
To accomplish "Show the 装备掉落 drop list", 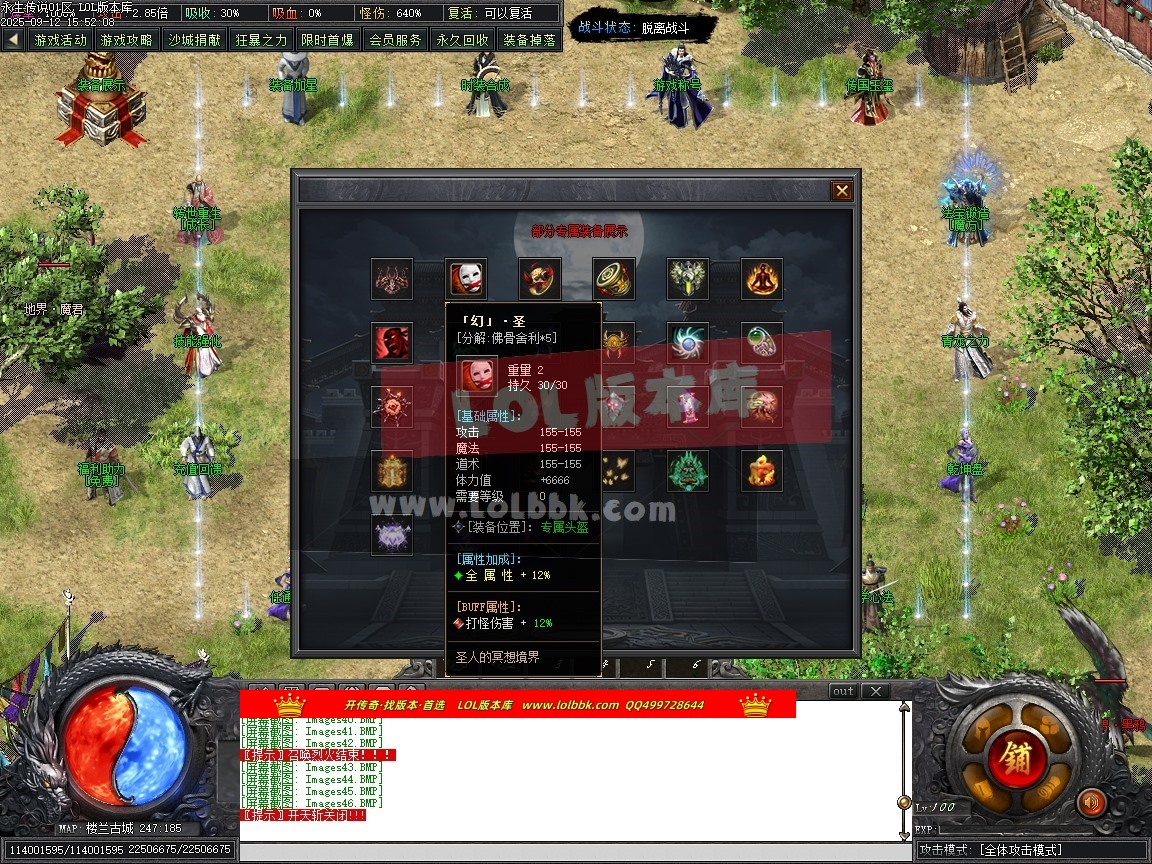I will tap(529, 40).
